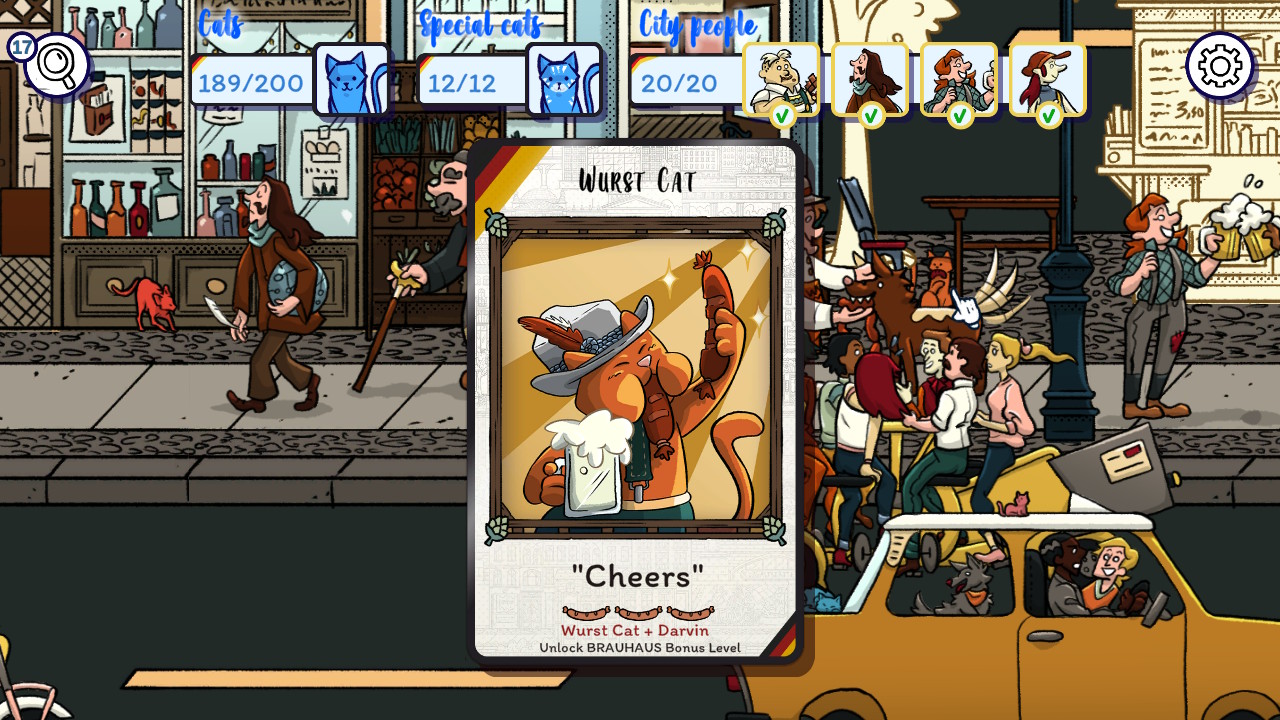The height and width of the screenshot is (720, 1280).
Task: Click the 'Wurst Cat + Darvin' label
Action: (638, 630)
